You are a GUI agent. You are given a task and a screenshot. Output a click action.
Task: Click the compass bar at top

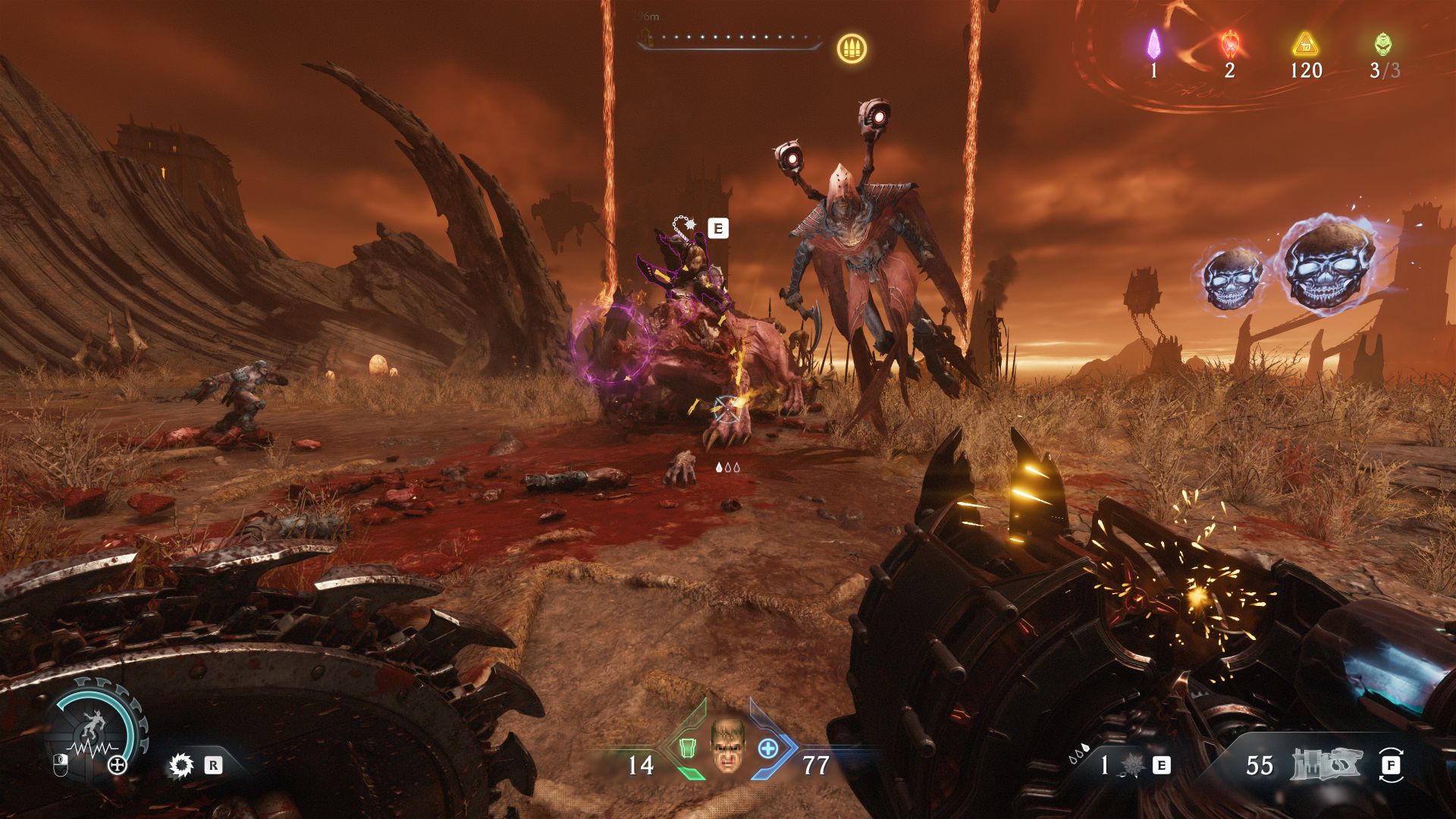[x=730, y=39]
